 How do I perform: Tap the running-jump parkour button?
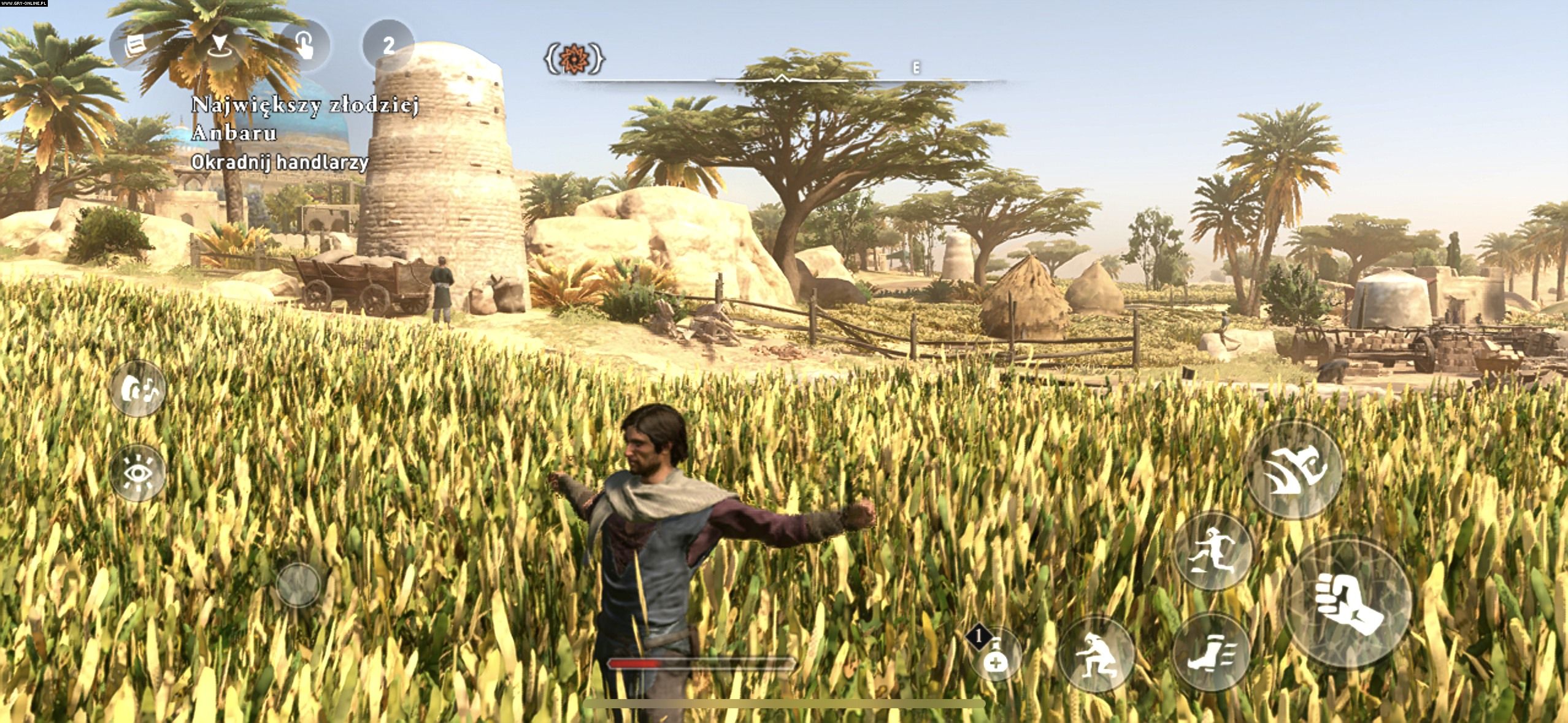tap(1214, 551)
